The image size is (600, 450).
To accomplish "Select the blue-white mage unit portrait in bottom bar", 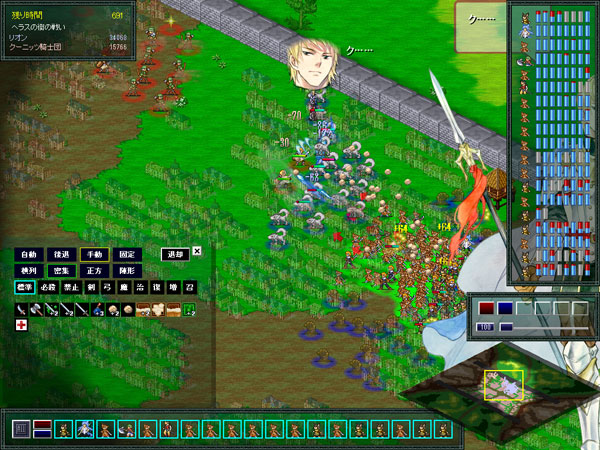I will (85, 429).
